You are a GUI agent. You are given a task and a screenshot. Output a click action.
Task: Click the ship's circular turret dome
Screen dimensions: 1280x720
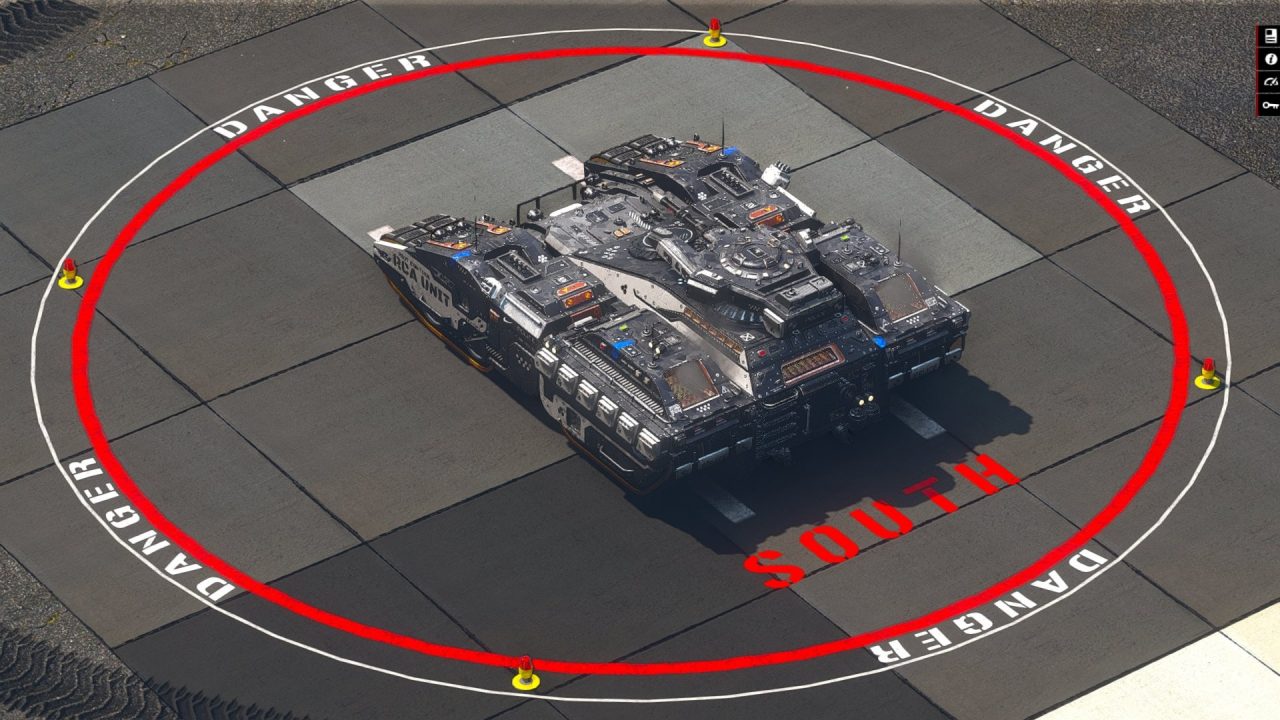(x=752, y=258)
